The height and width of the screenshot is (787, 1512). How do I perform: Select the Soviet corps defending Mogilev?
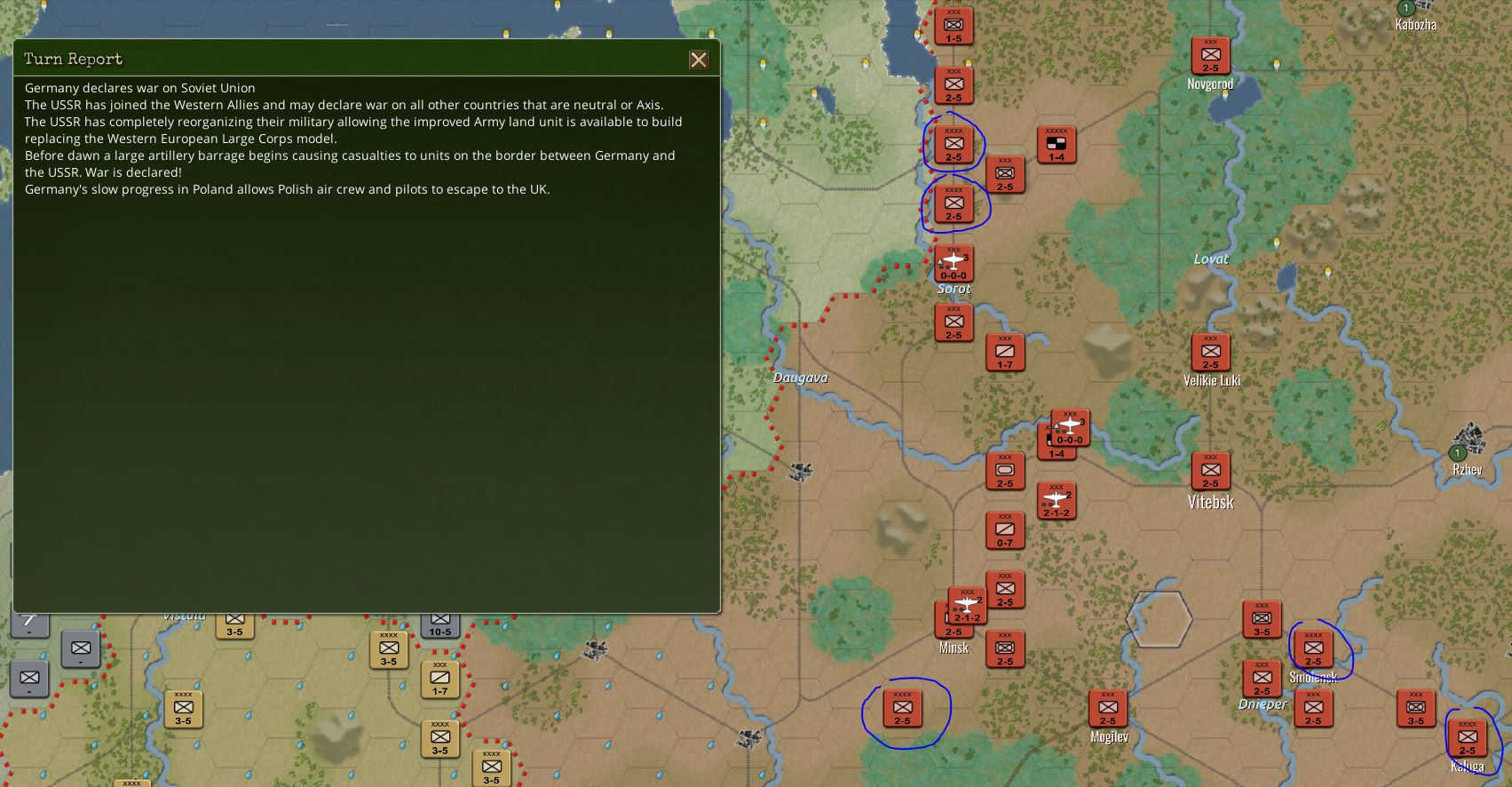(1108, 710)
